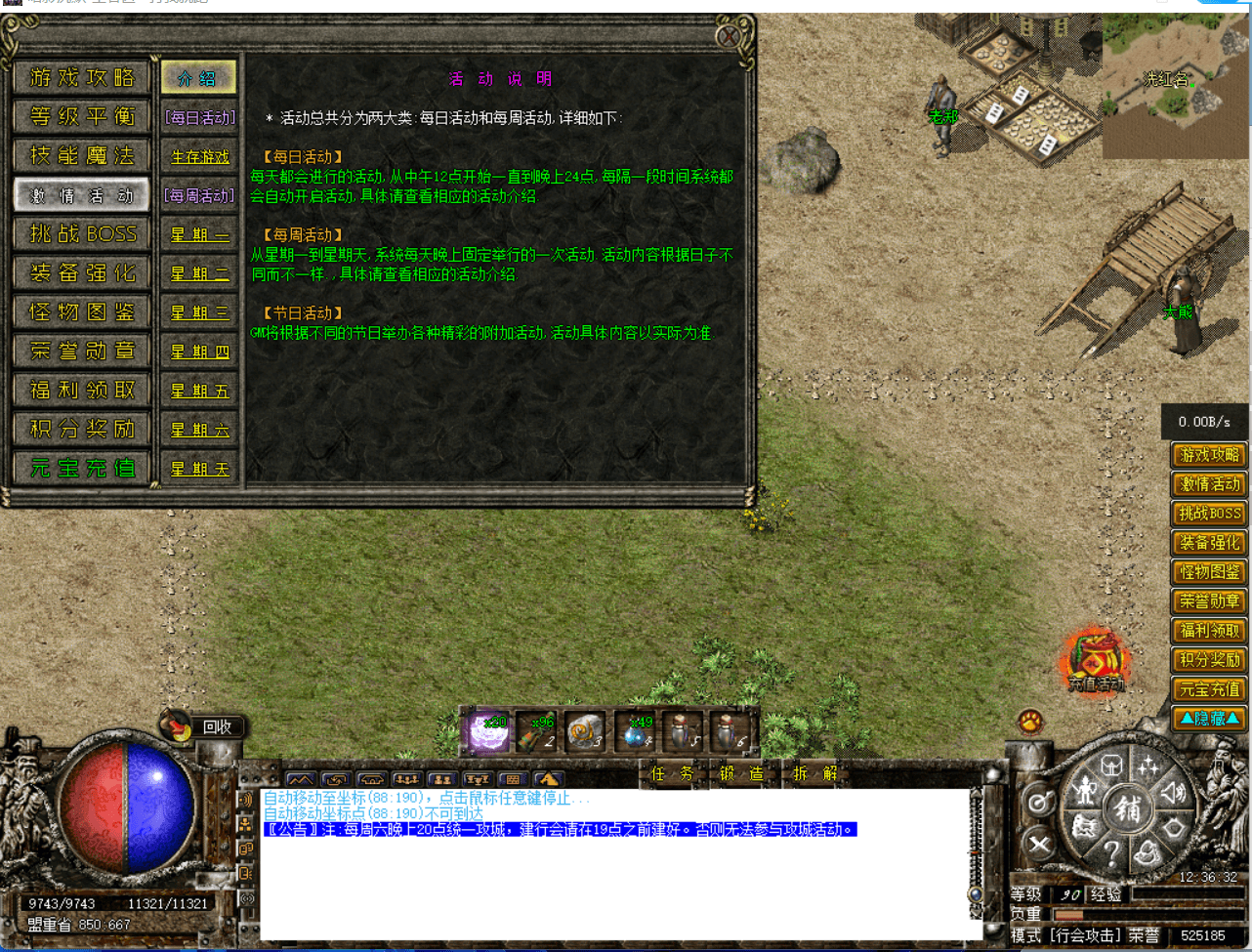Switch to the 星期六 activity page

tap(199, 430)
